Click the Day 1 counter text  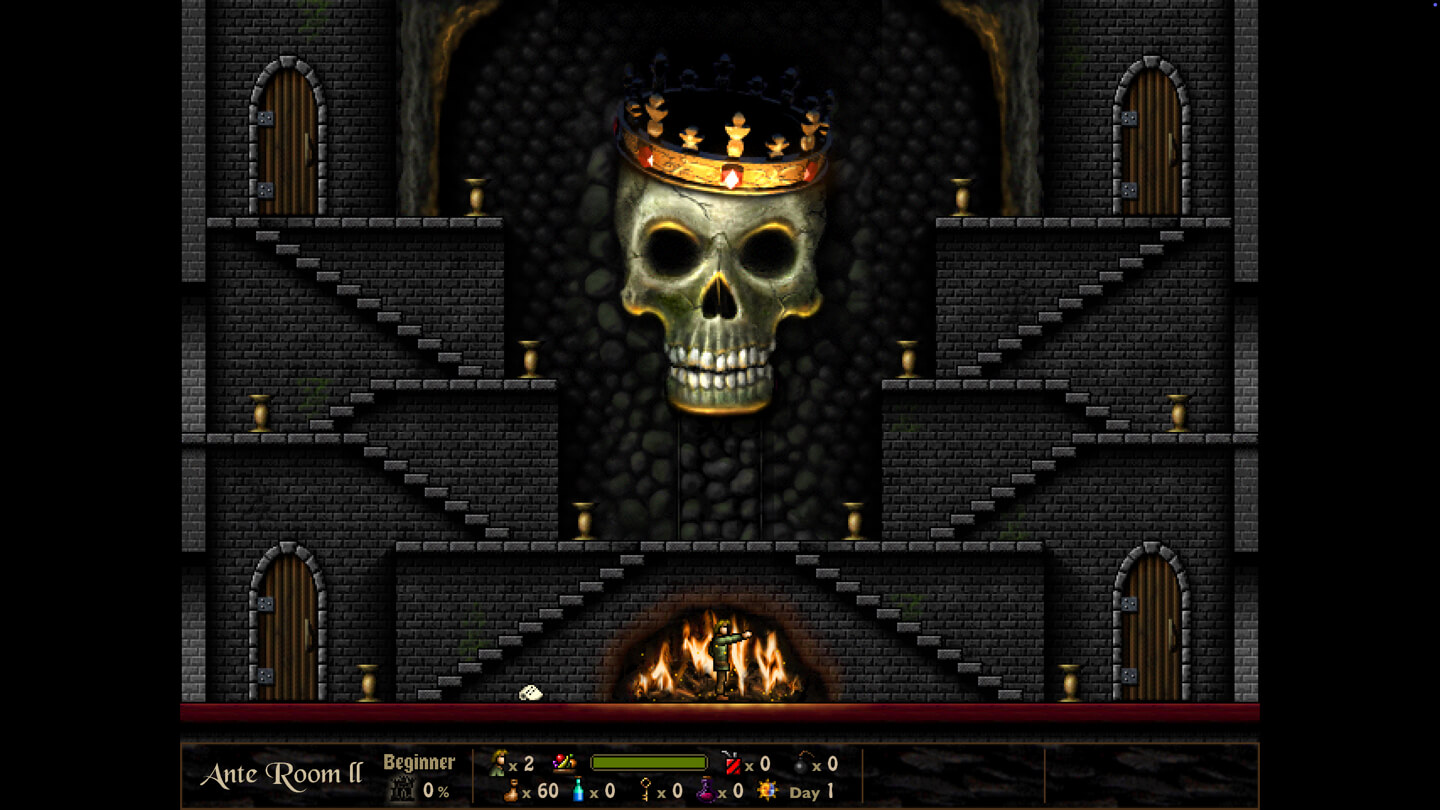[812, 791]
